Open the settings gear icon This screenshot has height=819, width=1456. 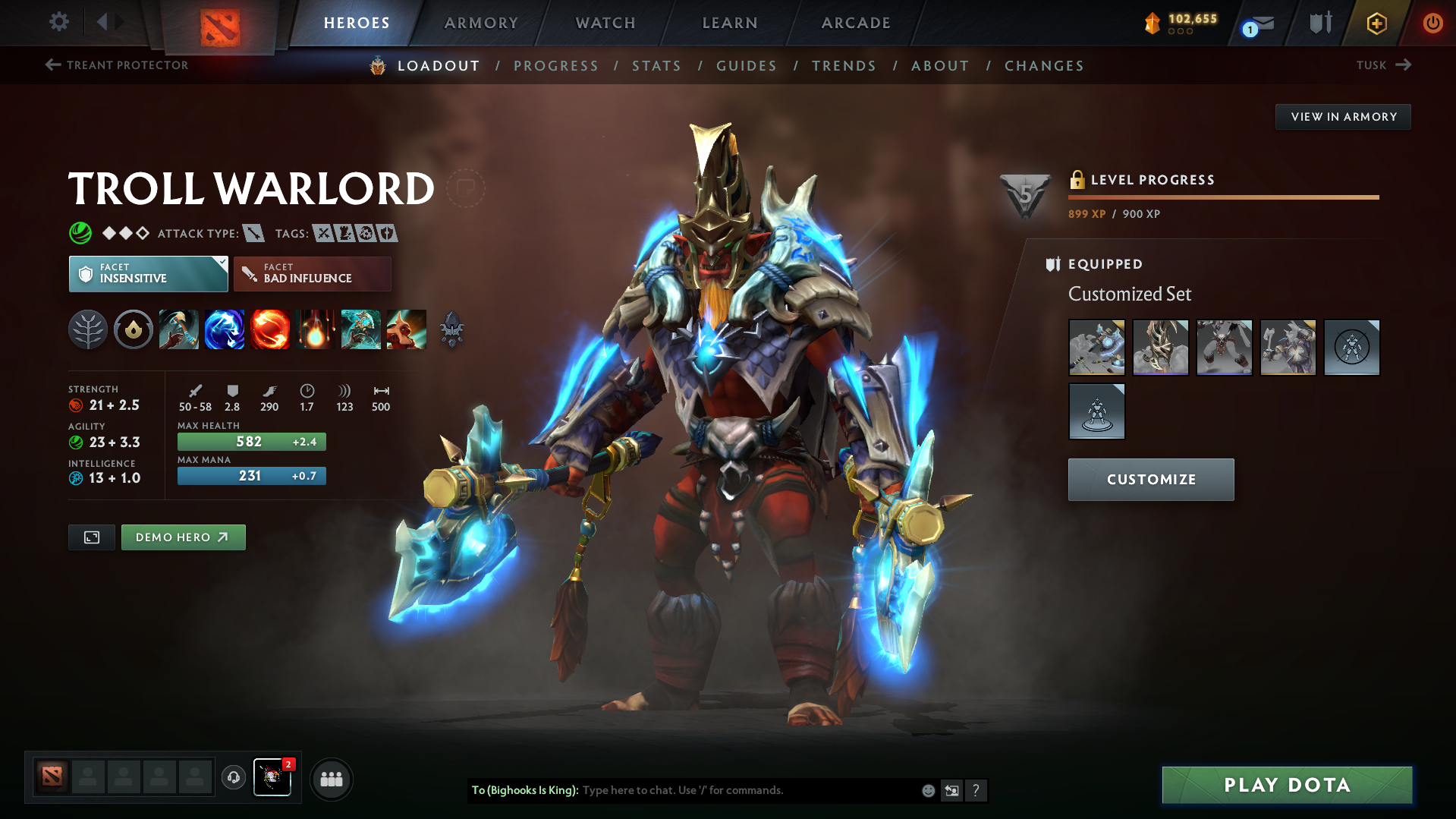tap(58, 22)
